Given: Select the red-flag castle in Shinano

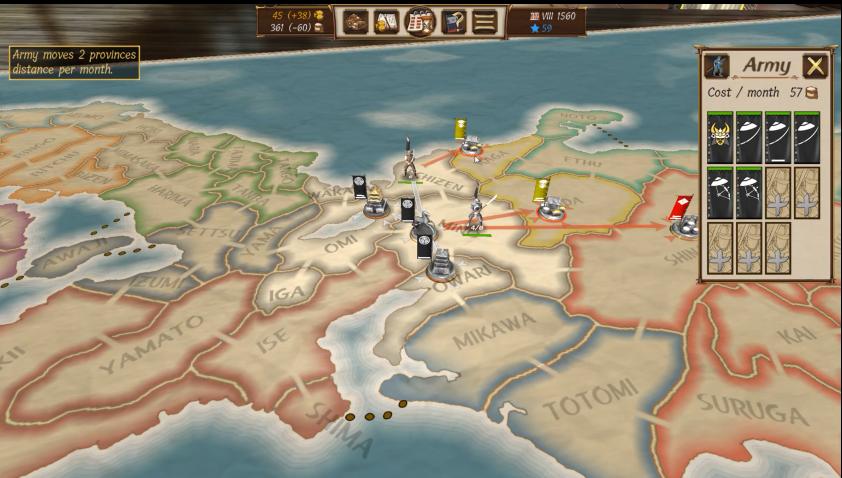Looking at the screenshot, I should pyautogui.click(x=685, y=224).
